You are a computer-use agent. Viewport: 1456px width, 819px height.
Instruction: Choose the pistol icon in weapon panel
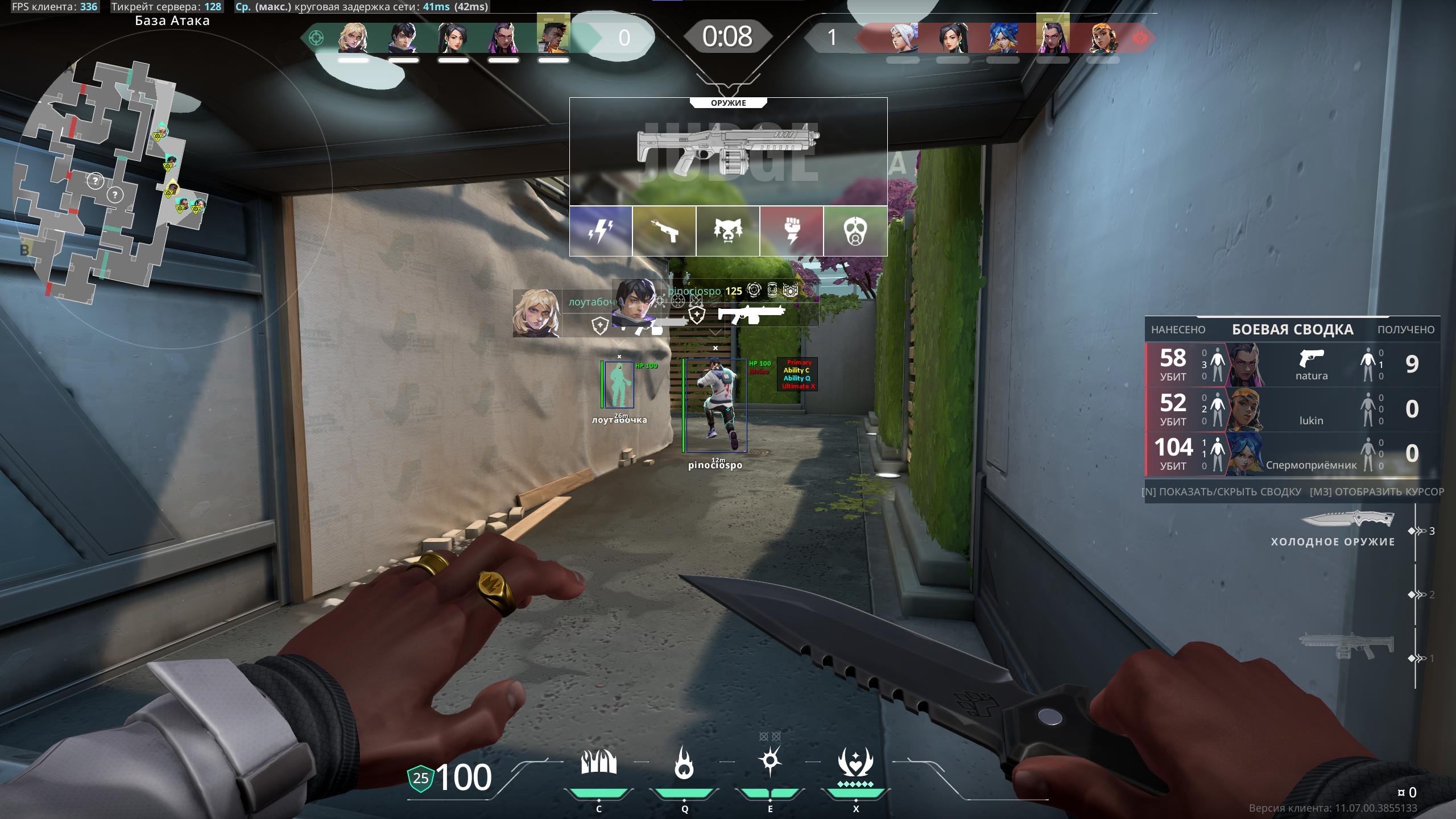click(x=664, y=231)
